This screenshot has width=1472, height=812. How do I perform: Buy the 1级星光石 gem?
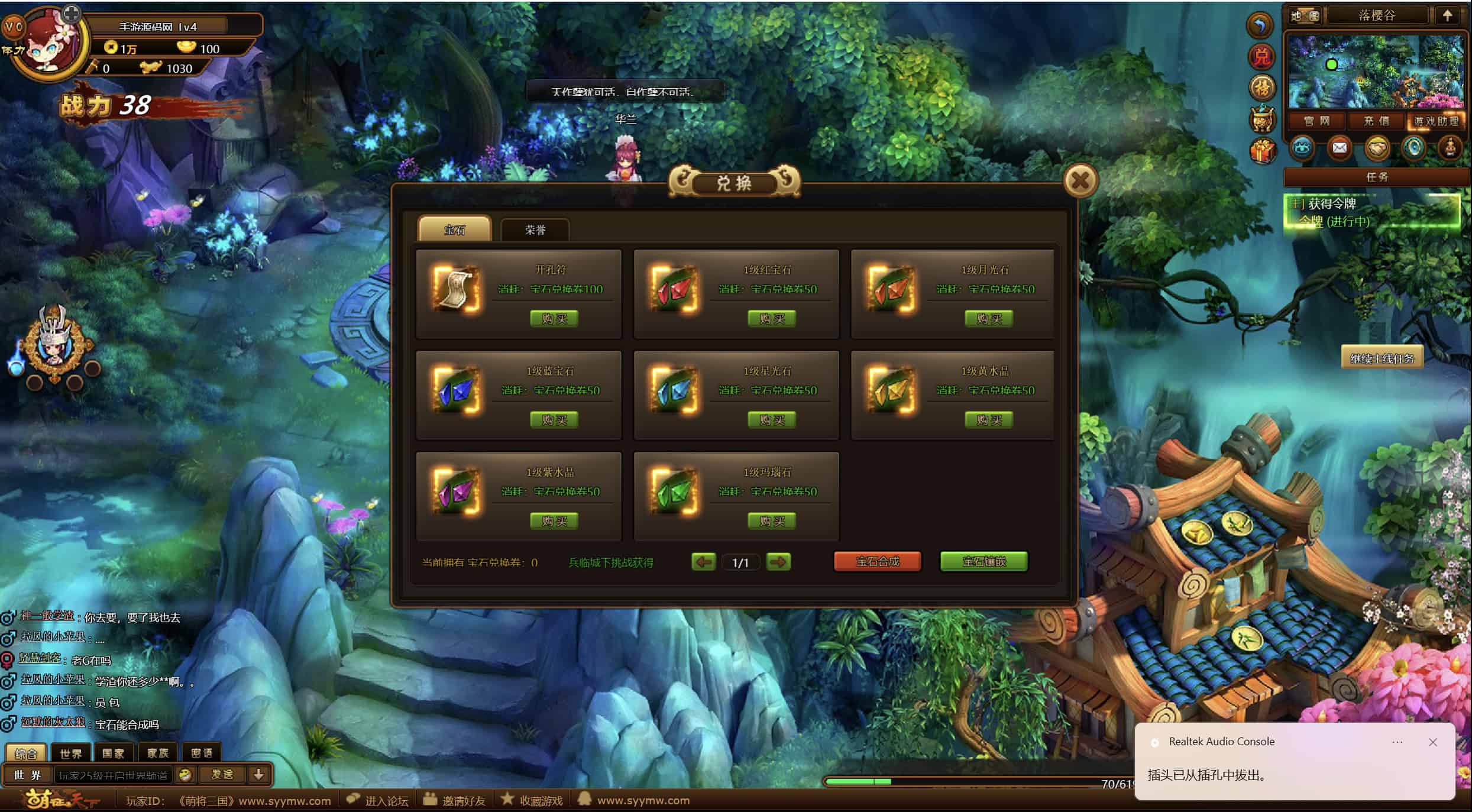(772, 420)
